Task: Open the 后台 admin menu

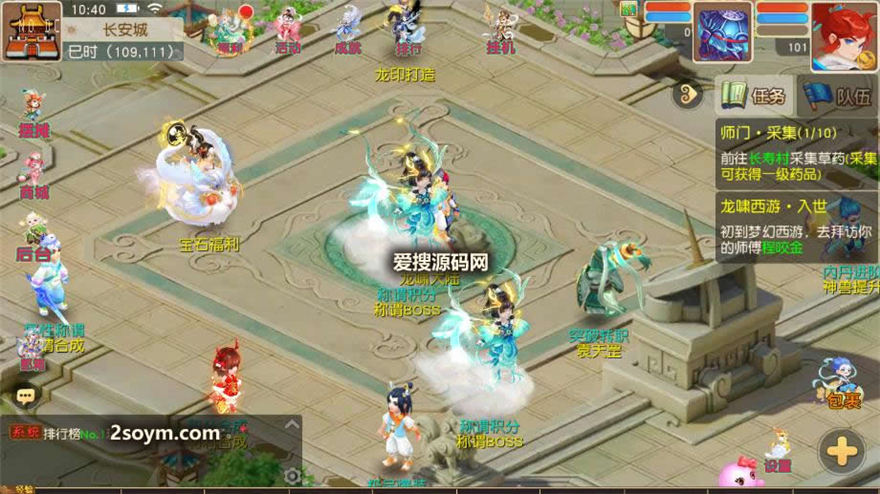Action: pos(34,236)
